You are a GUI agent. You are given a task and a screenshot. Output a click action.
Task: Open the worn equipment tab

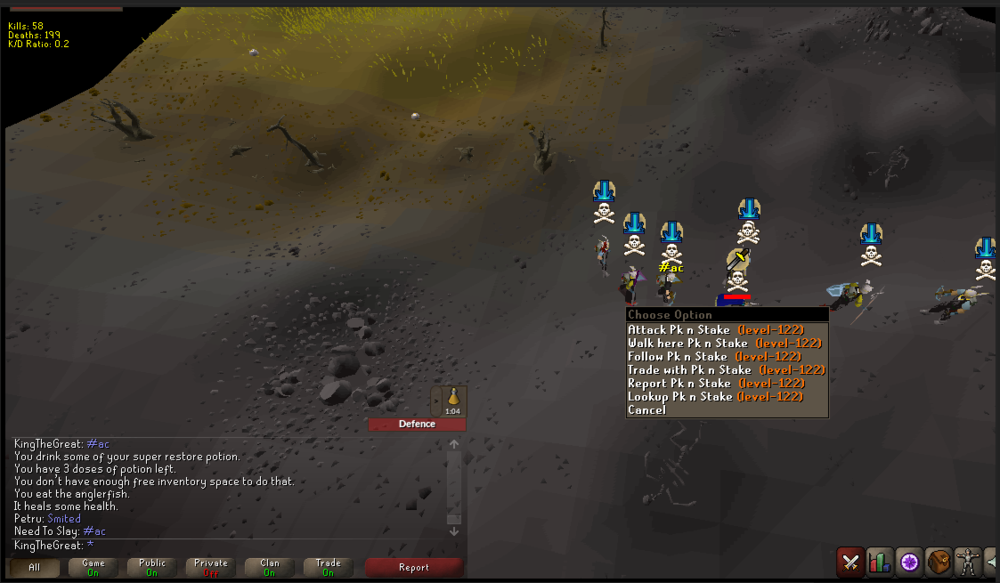click(967, 562)
